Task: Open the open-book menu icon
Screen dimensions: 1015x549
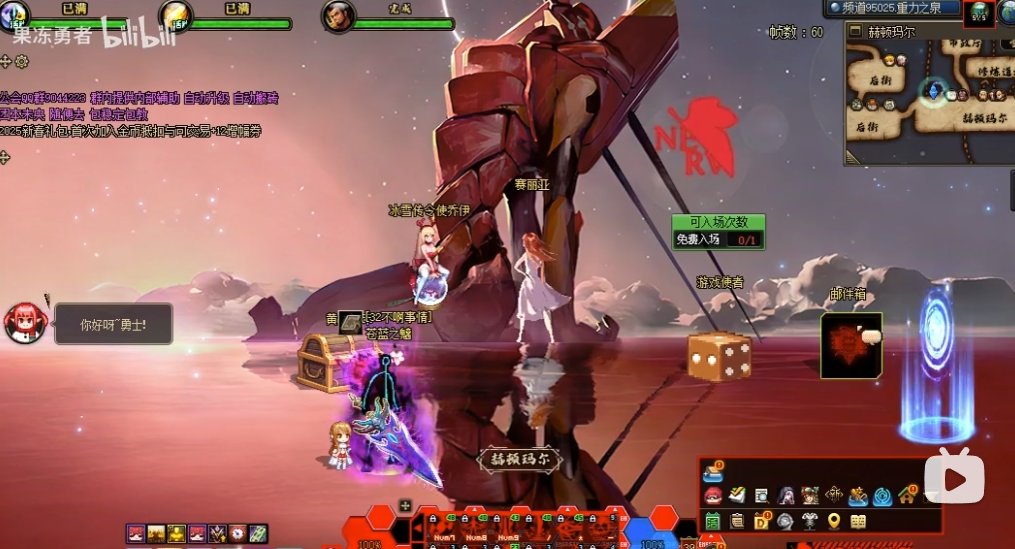Action: [858, 521]
